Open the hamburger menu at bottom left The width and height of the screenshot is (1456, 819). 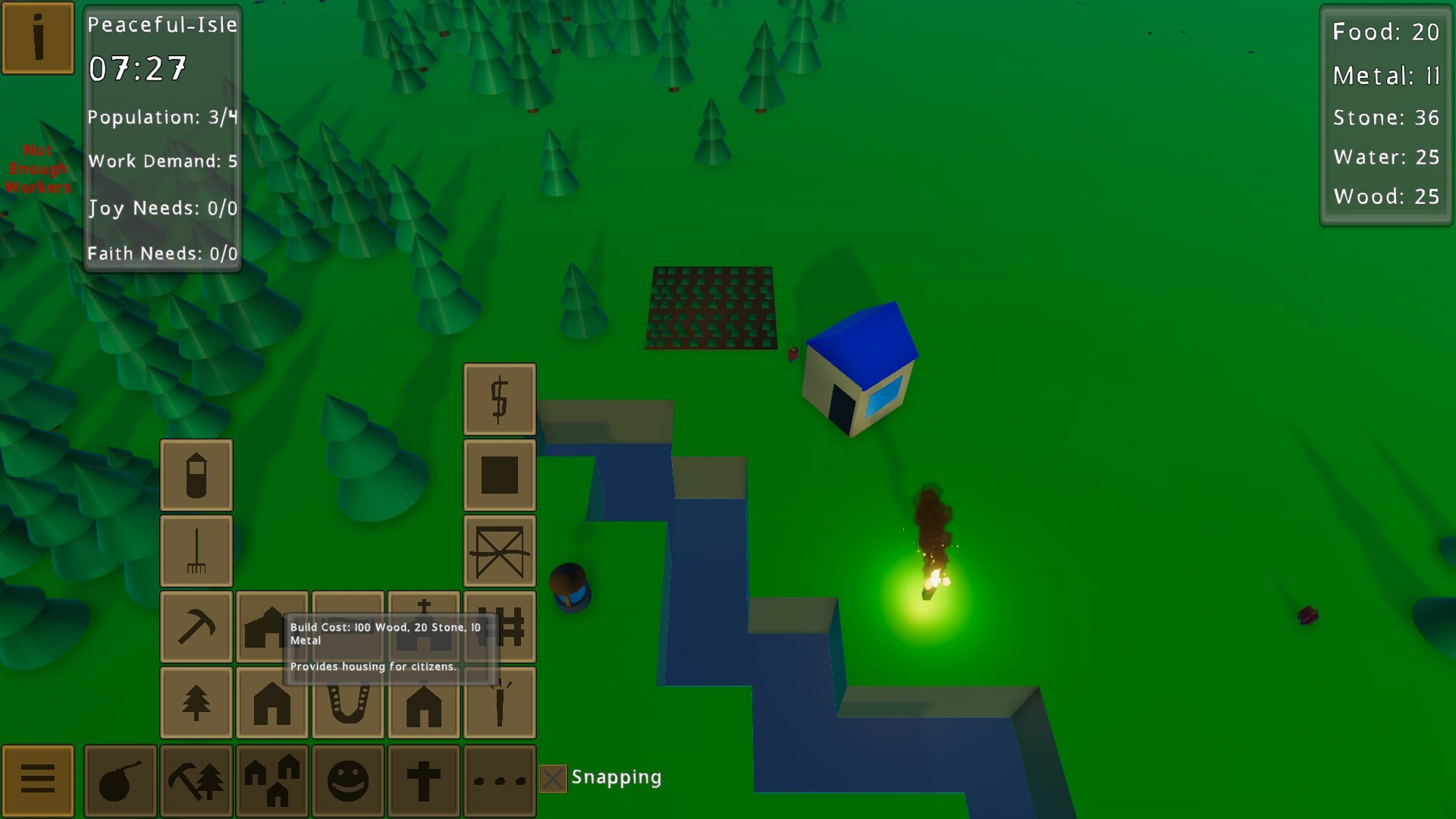click(37, 780)
